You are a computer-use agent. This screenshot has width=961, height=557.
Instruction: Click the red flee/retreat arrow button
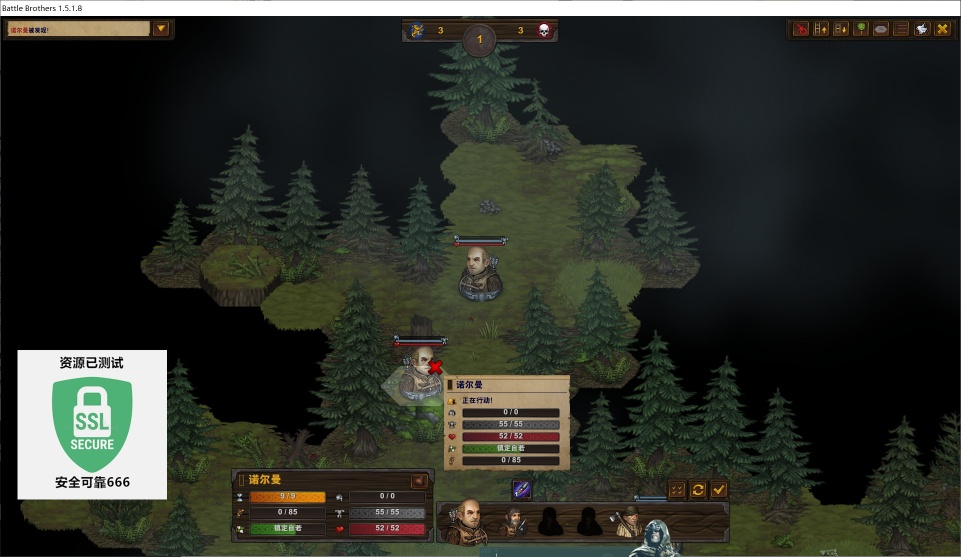[x=801, y=29]
